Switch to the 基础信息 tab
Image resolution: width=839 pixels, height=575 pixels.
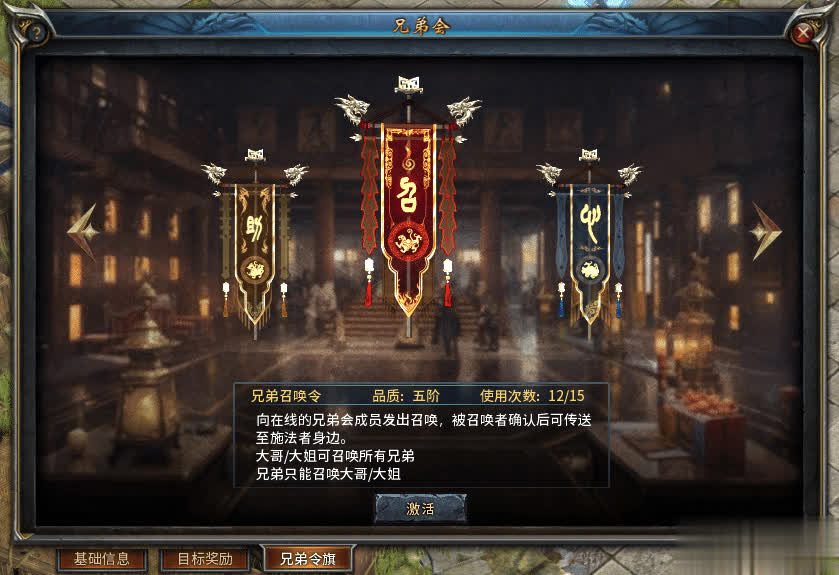[102, 559]
